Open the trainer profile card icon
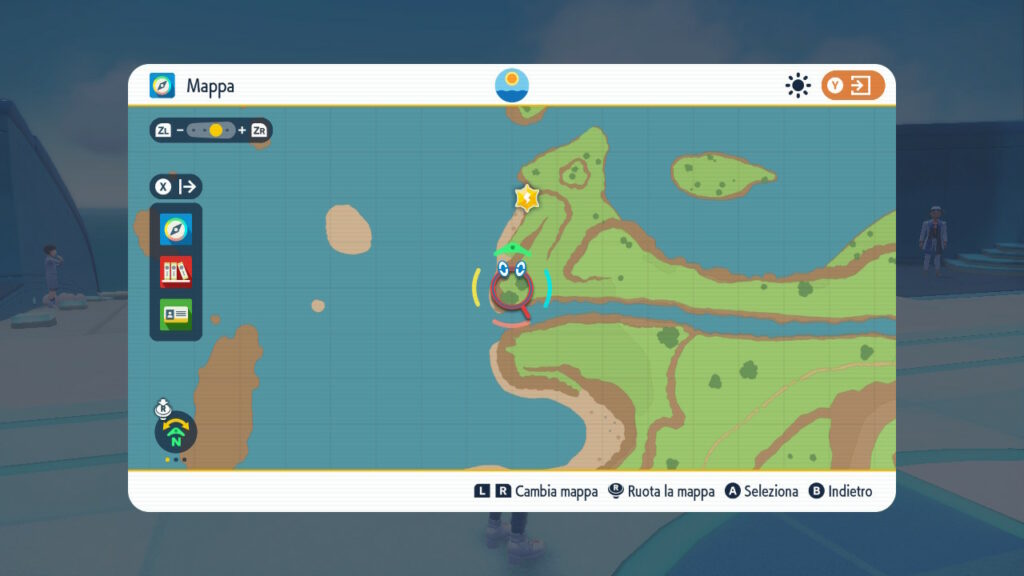The image size is (1024, 576). [x=176, y=314]
